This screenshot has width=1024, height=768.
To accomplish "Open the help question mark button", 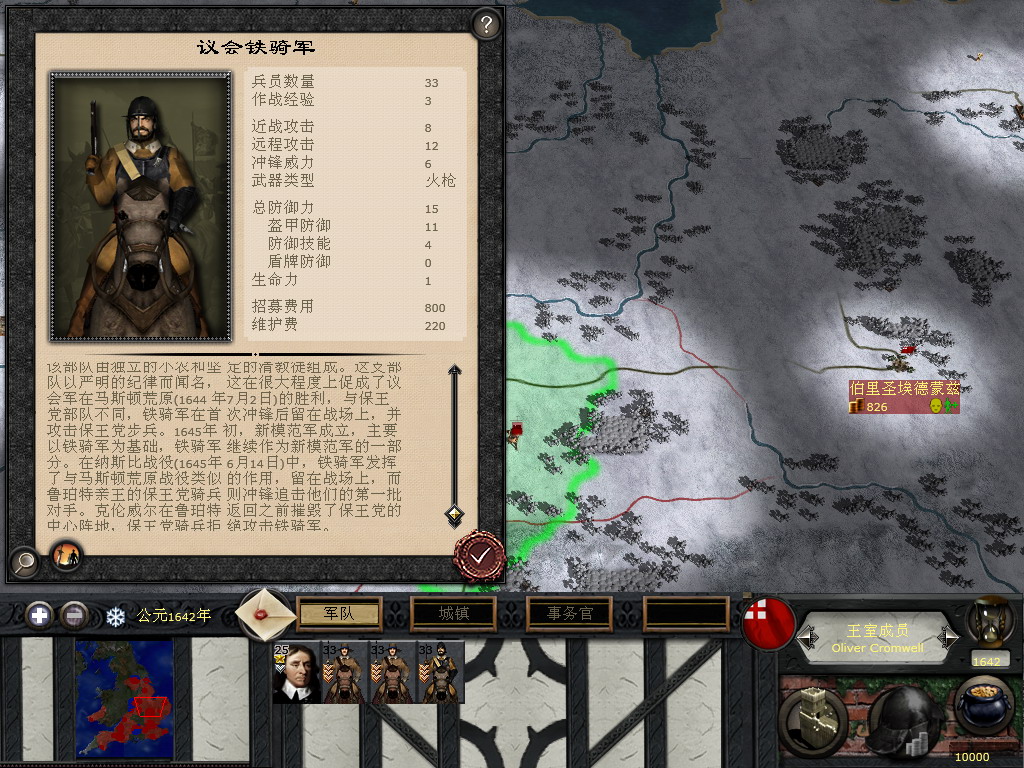I will pos(486,24).
